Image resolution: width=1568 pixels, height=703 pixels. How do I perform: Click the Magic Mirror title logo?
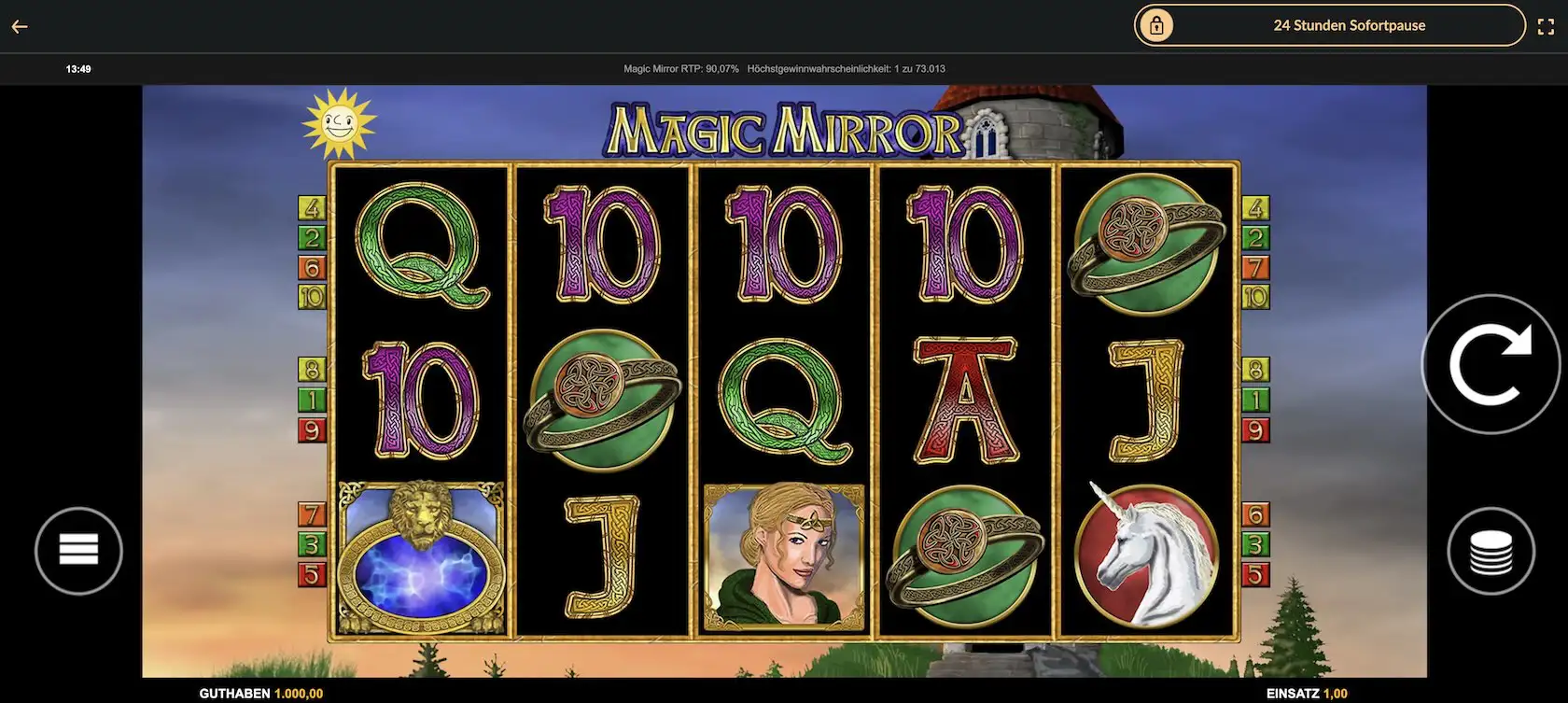(x=784, y=129)
